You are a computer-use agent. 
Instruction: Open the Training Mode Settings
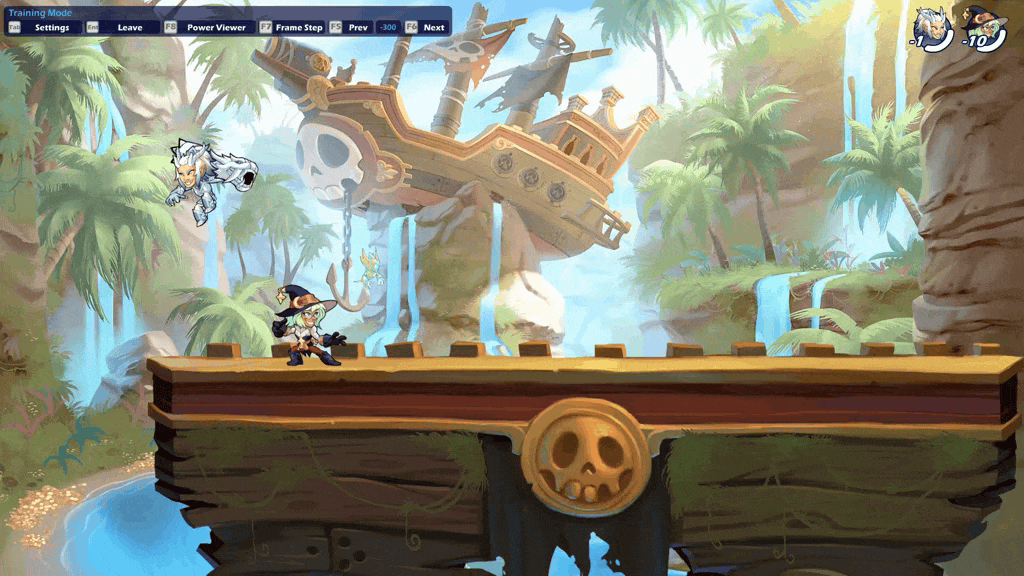click(51, 28)
